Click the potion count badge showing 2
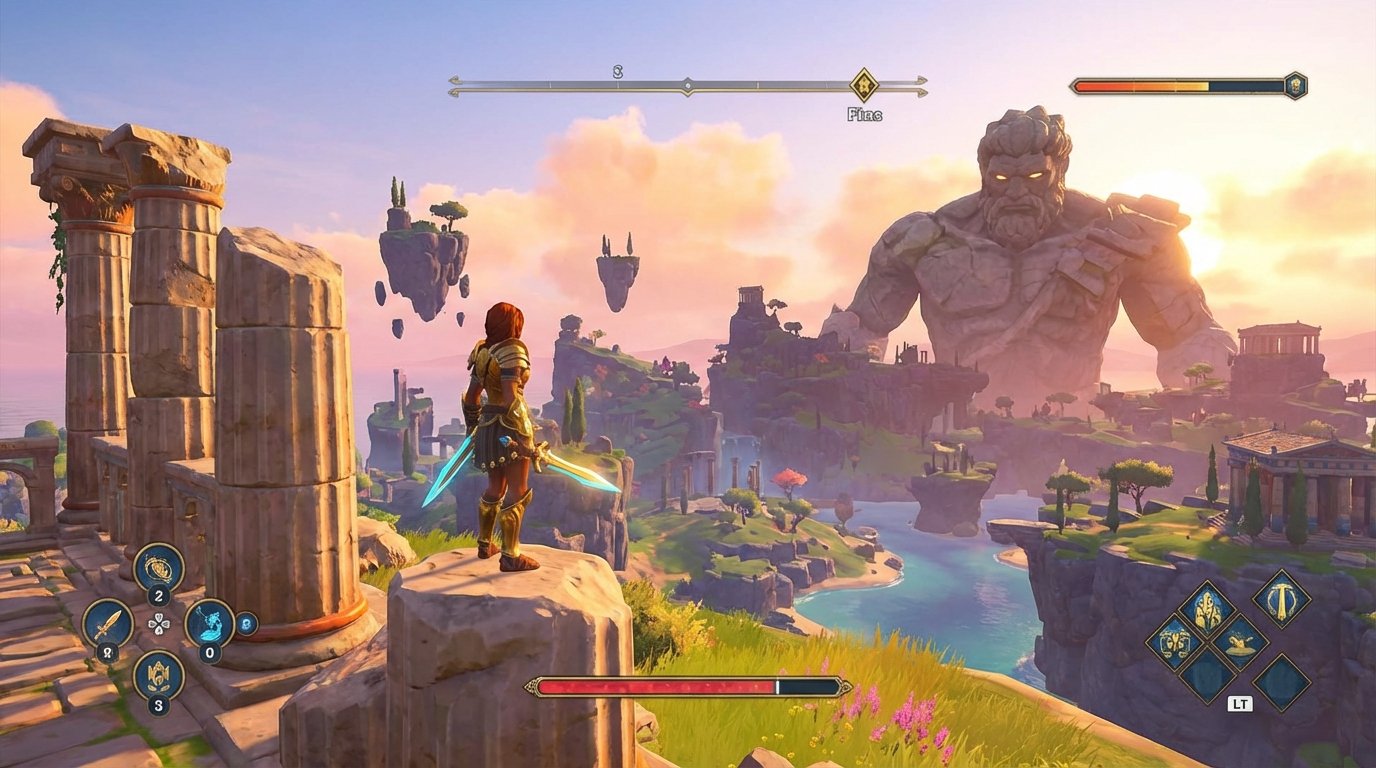Viewport: 1376px width, 768px height. pyautogui.click(x=157, y=593)
